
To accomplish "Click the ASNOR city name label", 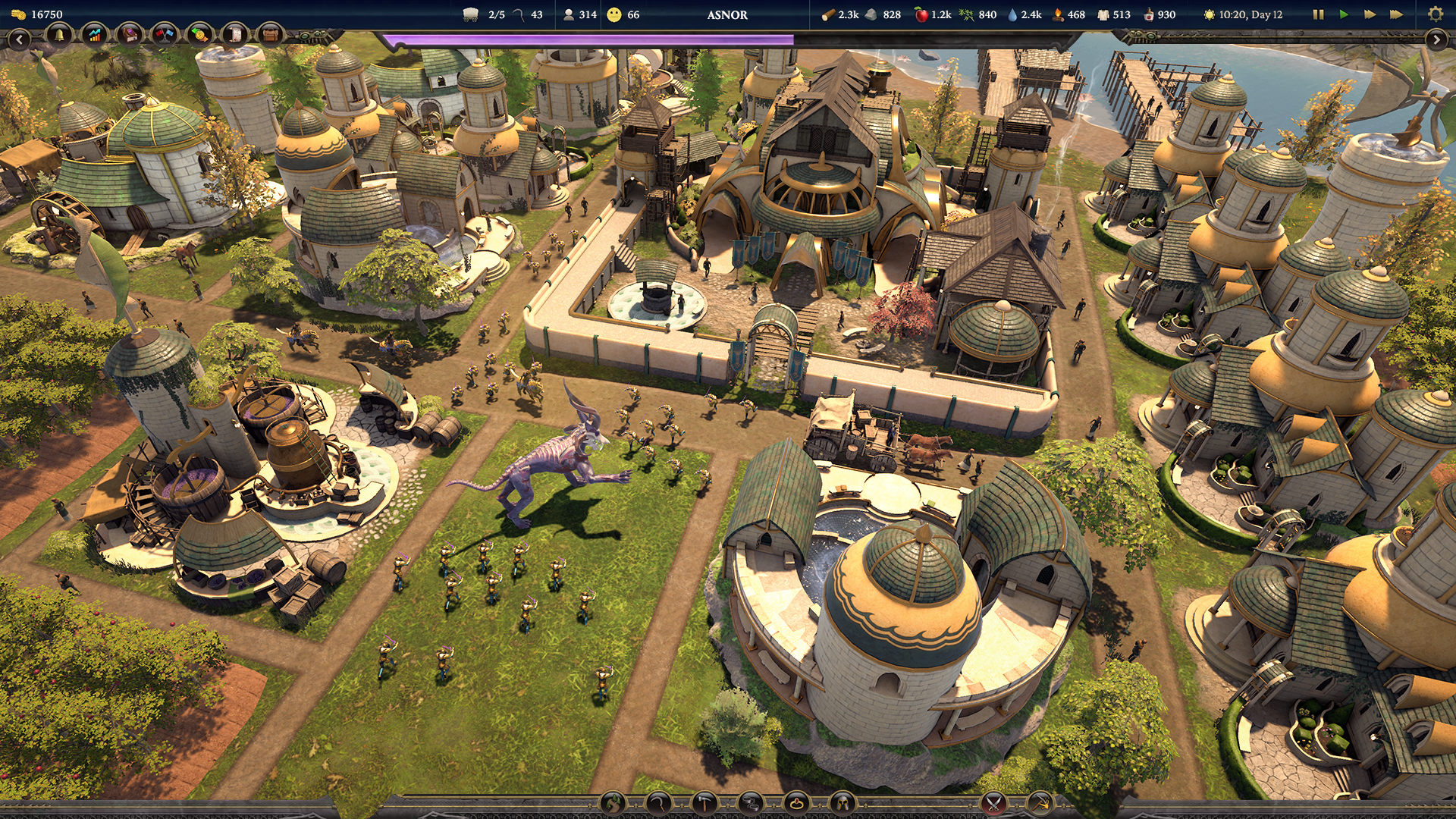I will [x=728, y=13].
